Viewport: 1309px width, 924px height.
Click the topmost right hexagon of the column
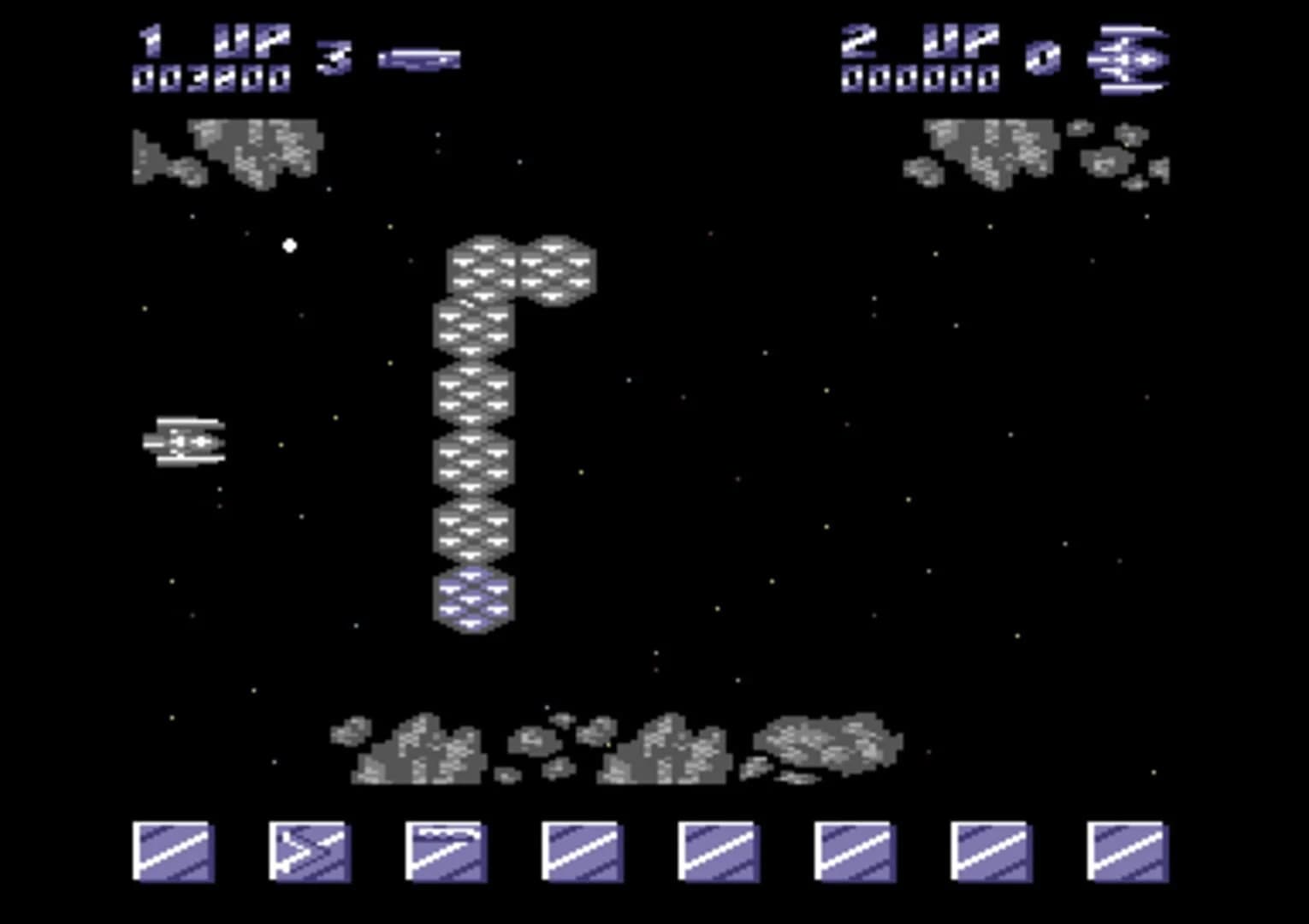[x=556, y=268]
